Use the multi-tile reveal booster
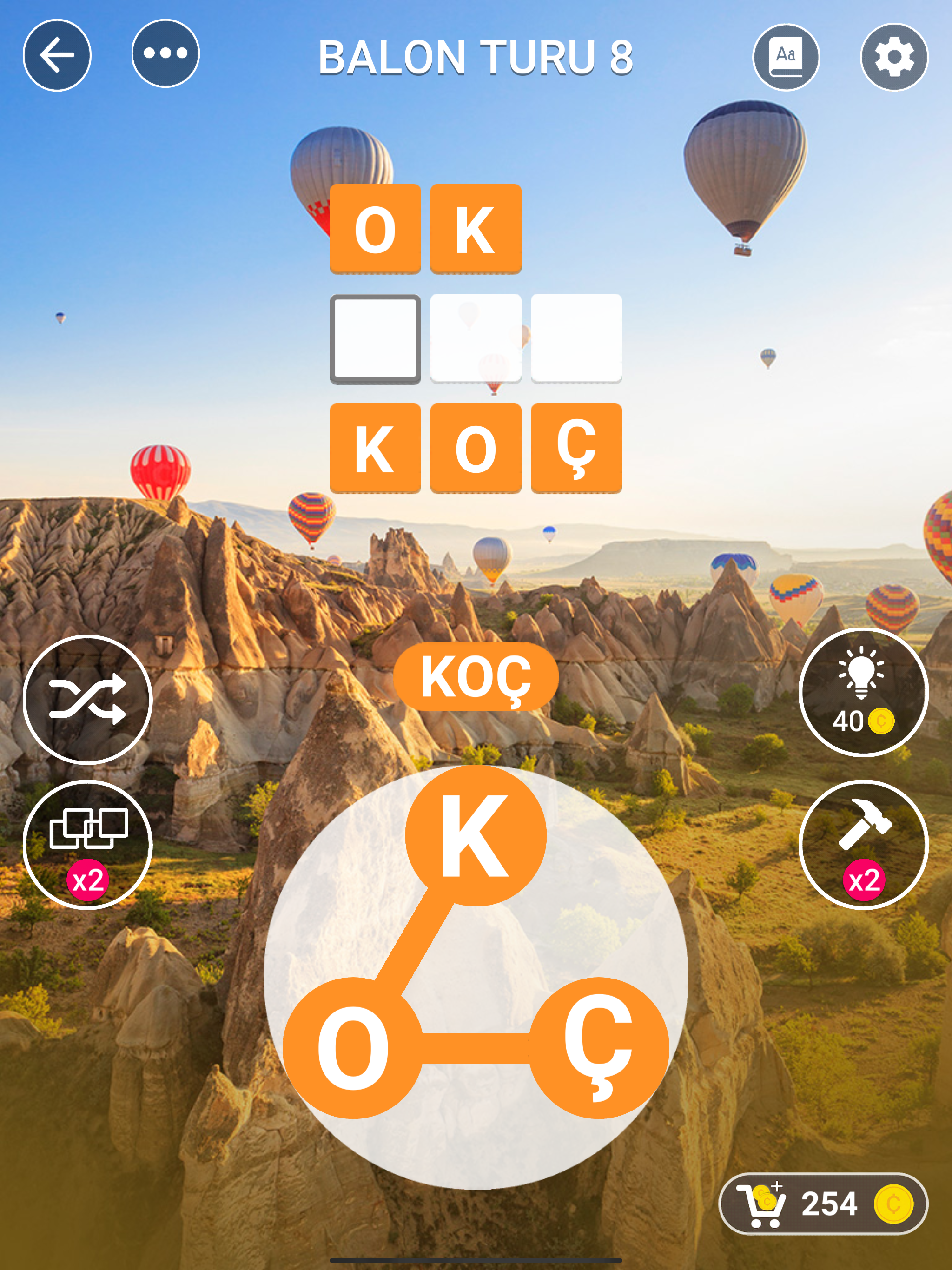This screenshot has height=1270, width=952. point(87,844)
